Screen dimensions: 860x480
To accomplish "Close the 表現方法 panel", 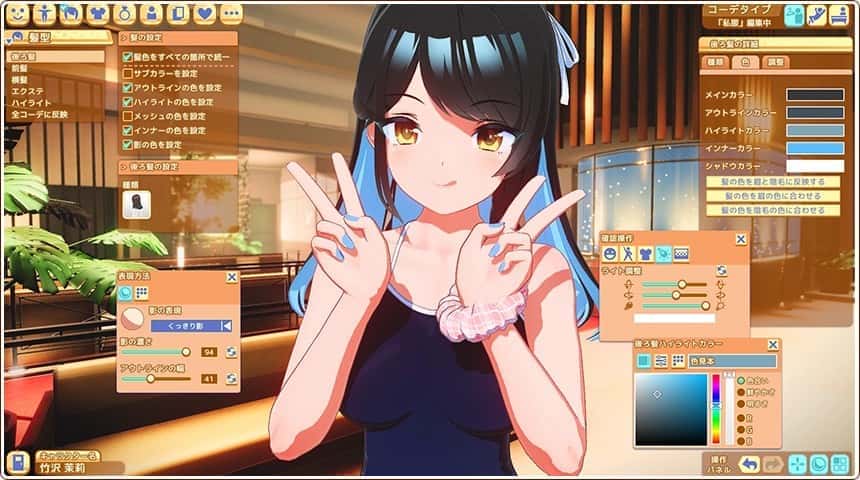I will pyautogui.click(x=232, y=277).
